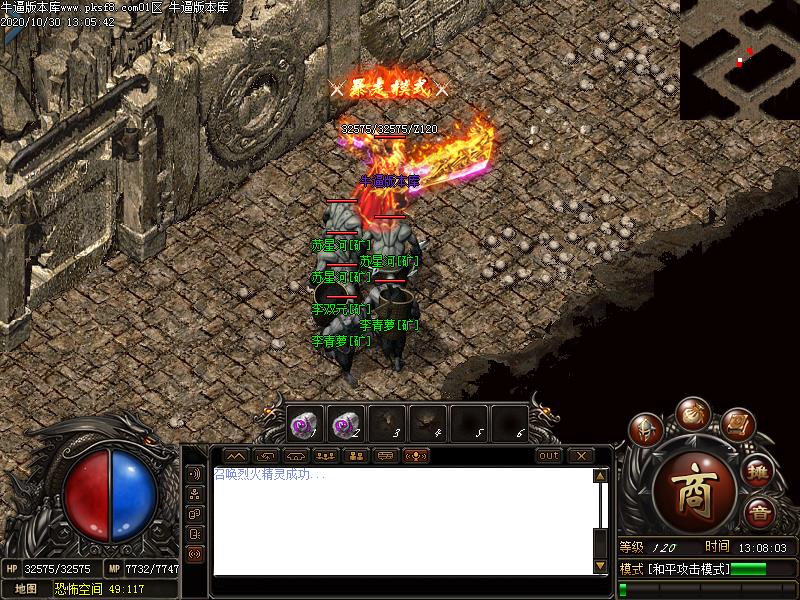
Task: Open the helmet character equipment icon
Action: point(645,431)
